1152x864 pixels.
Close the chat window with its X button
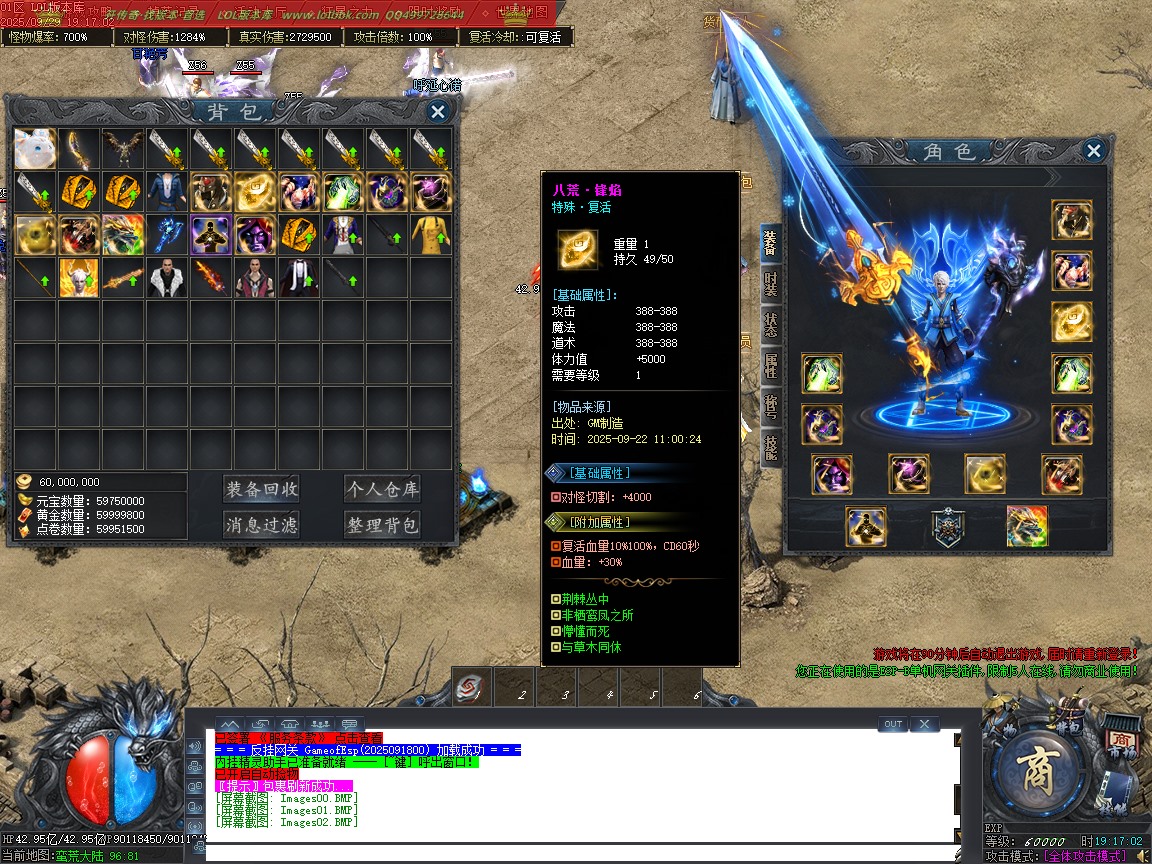pos(924,724)
